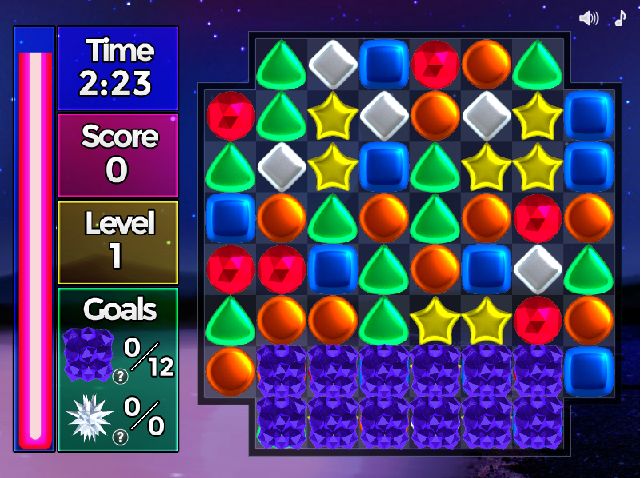Pick the white diamond gem in the top row
Viewport: 641px width, 478px height.
pyautogui.click(x=333, y=62)
